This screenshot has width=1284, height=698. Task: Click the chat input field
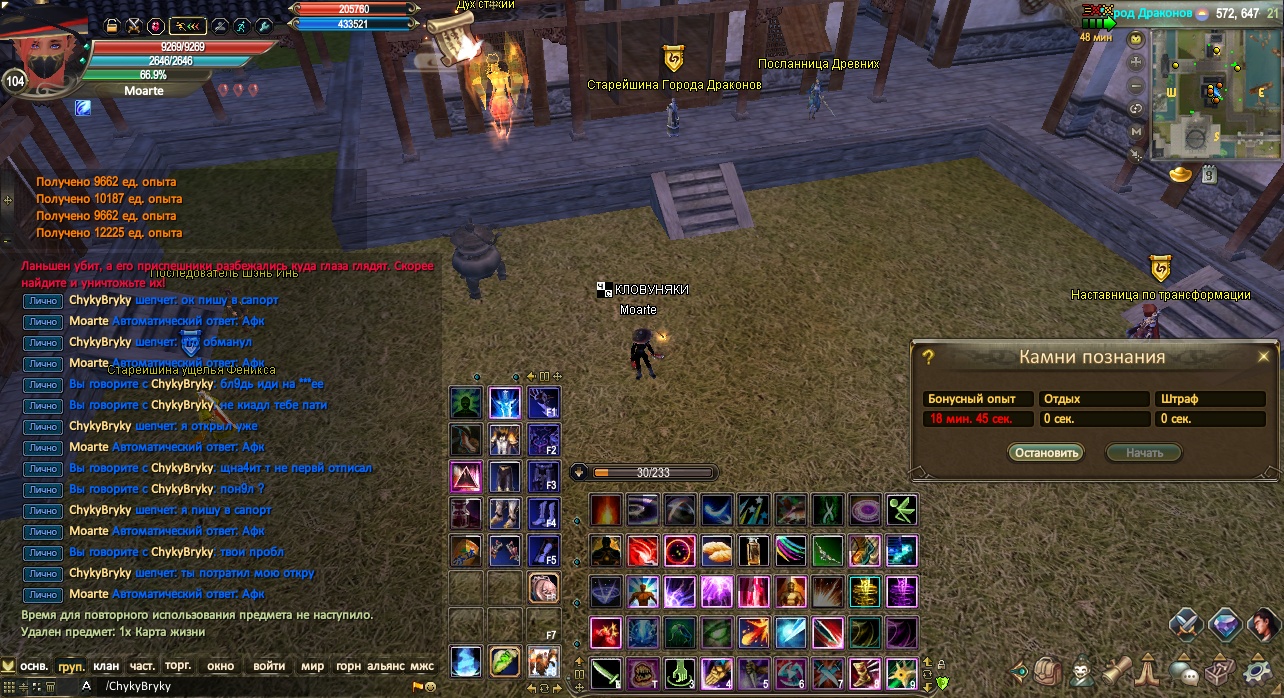click(250, 686)
